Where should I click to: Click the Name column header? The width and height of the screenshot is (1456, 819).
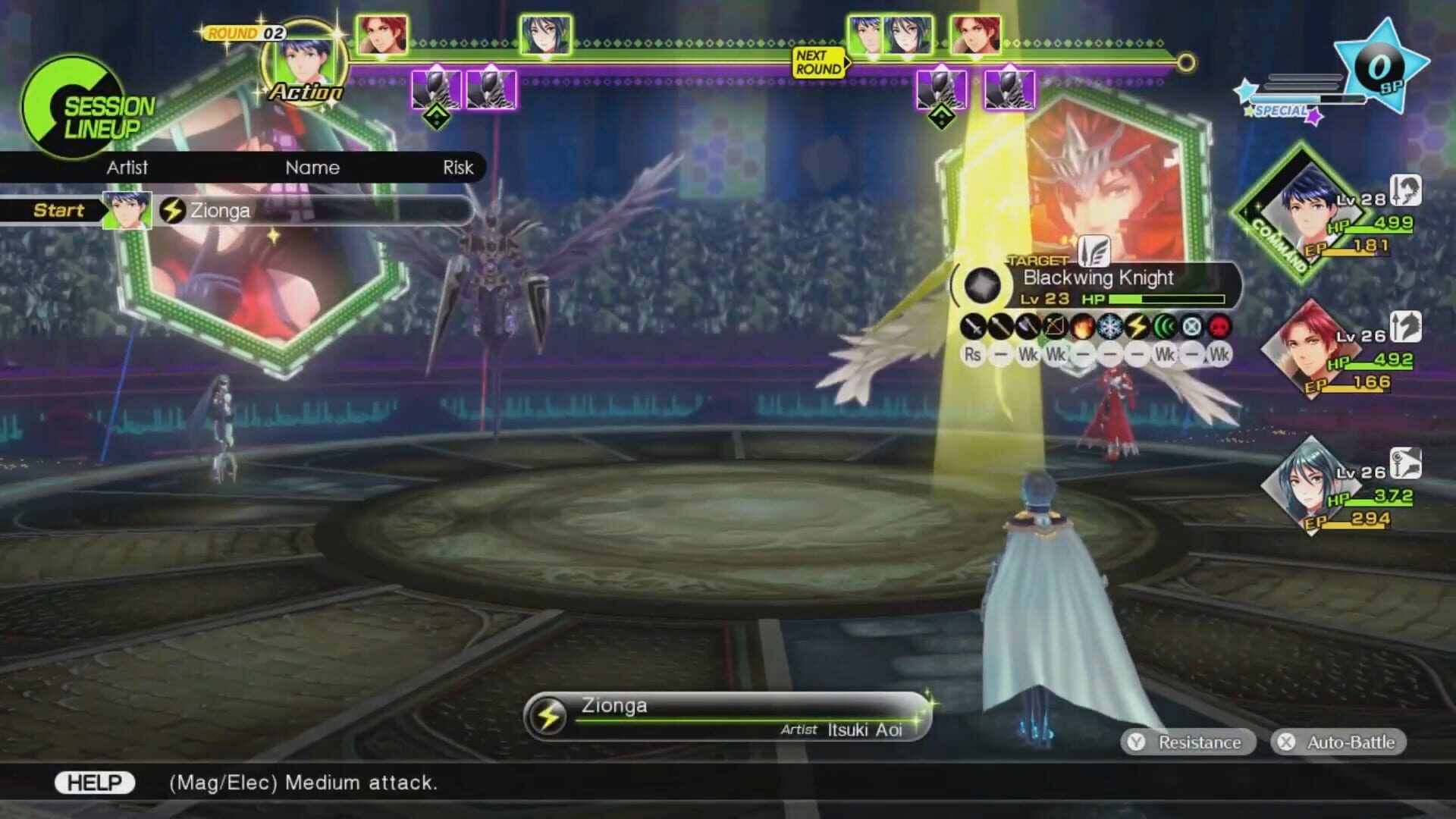315,168
